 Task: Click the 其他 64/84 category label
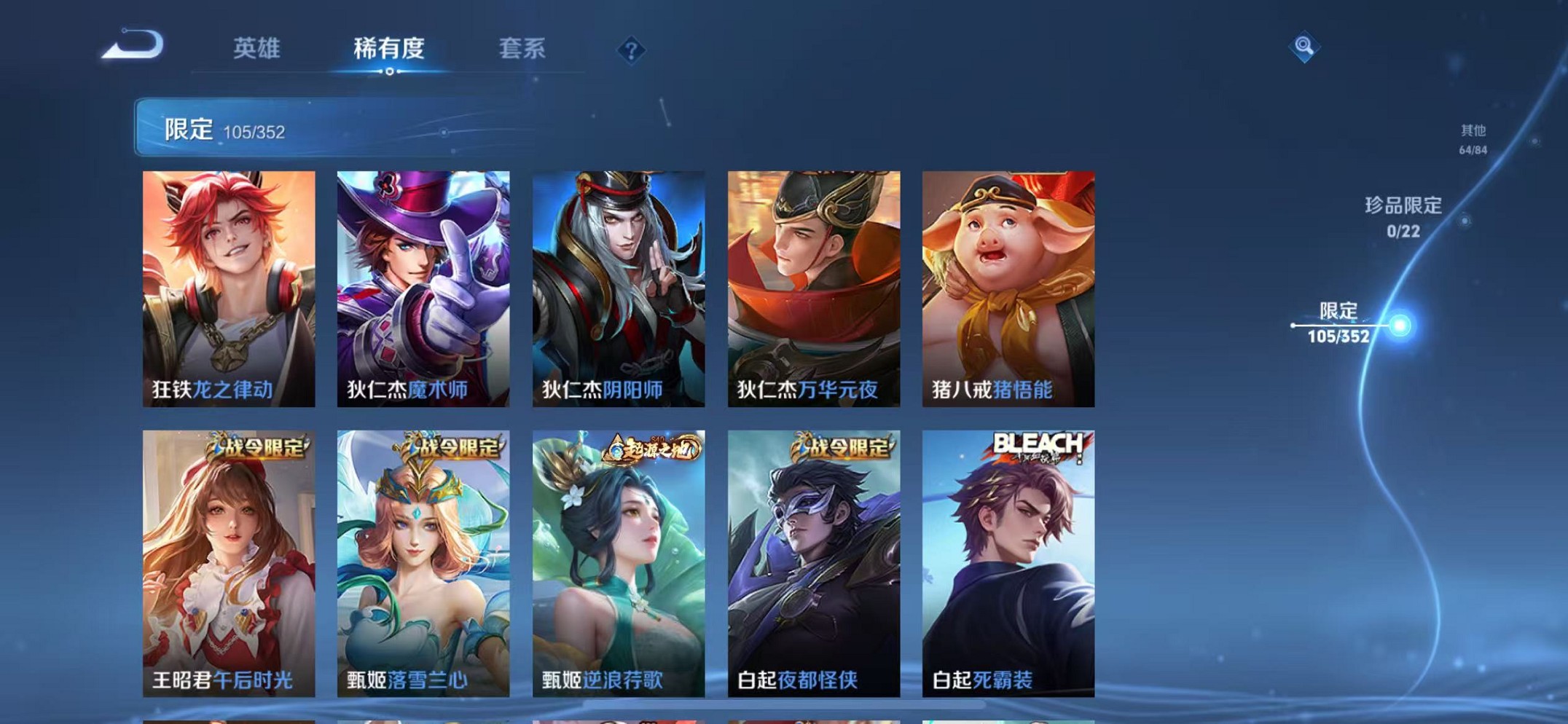pos(1473,138)
